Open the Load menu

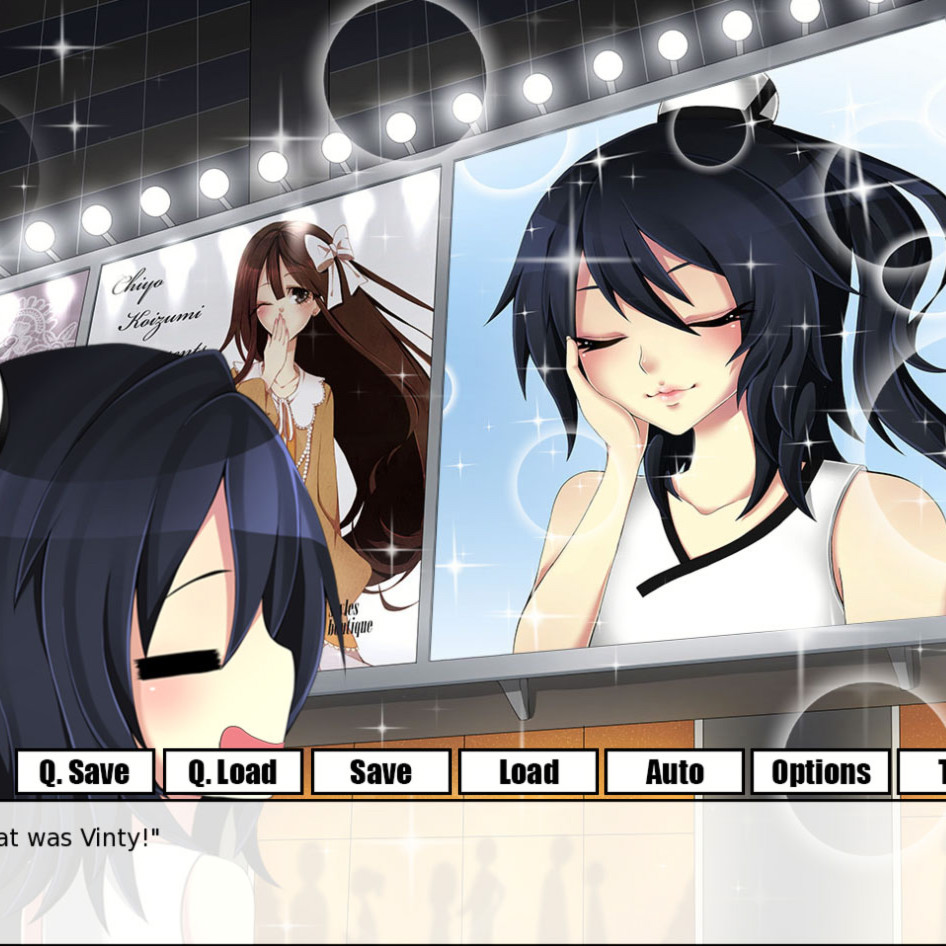pyautogui.click(x=528, y=772)
